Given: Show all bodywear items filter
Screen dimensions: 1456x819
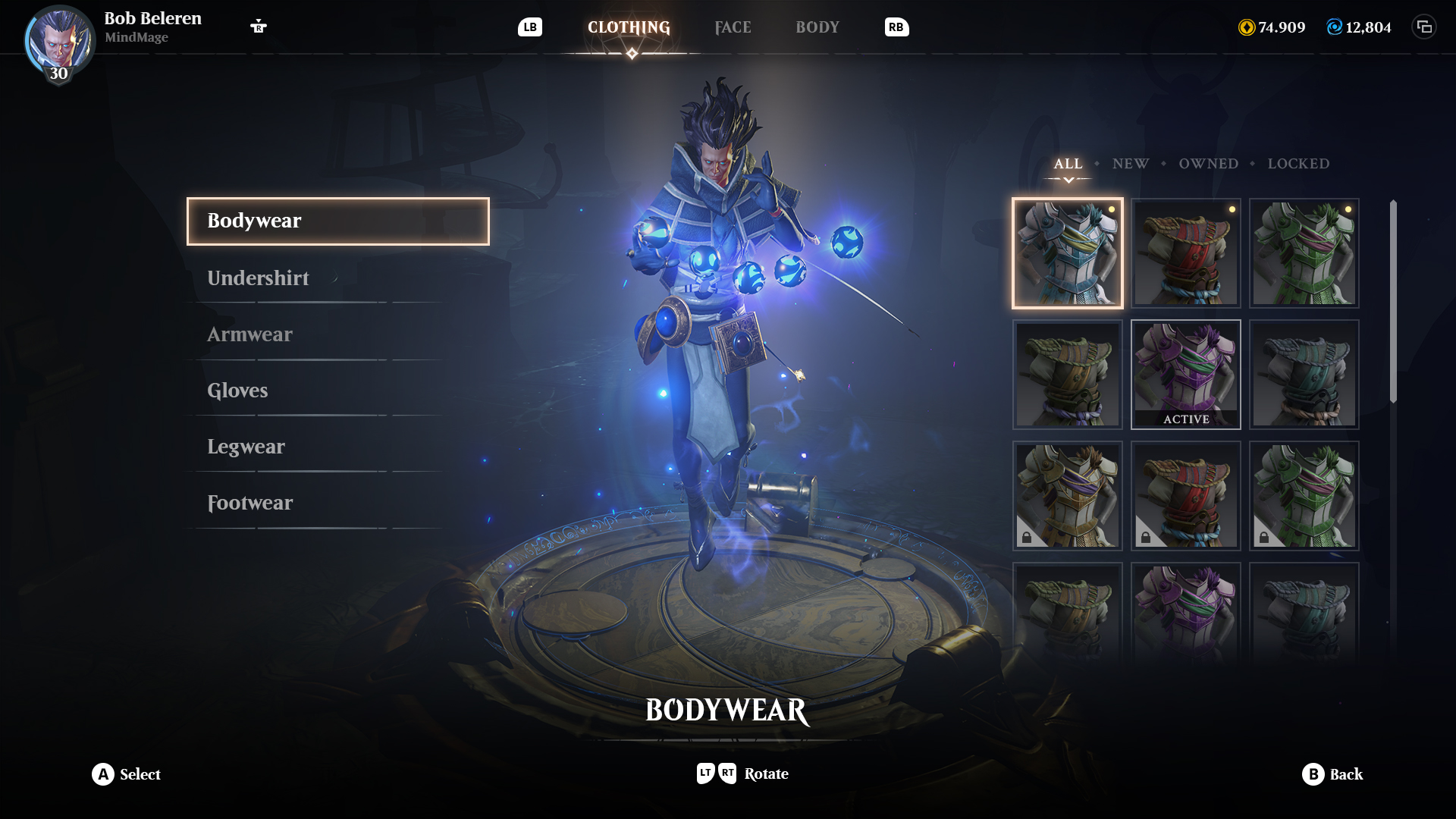Looking at the screenshot, I should [1068, 164].
